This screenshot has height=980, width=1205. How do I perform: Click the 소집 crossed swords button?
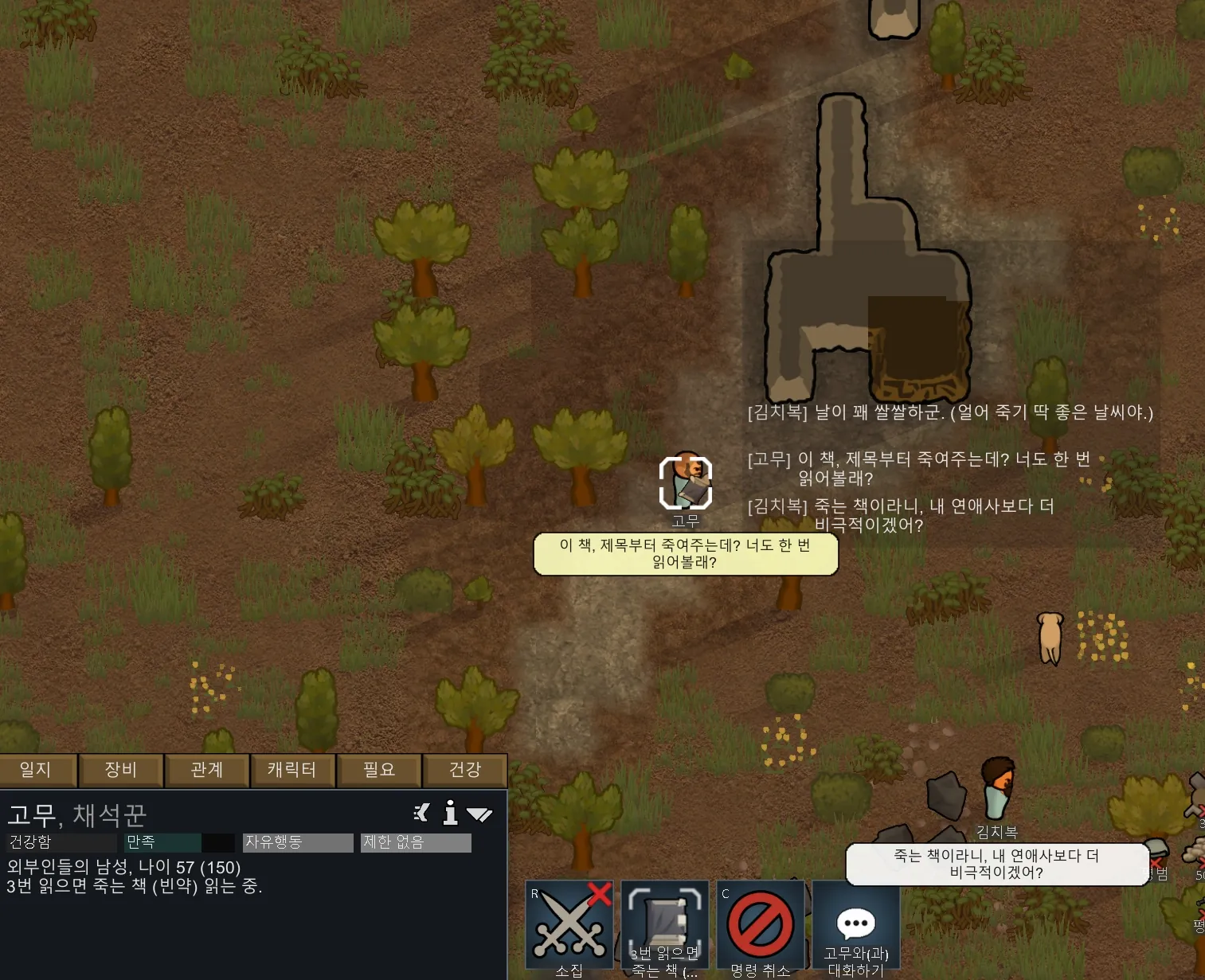(569, 927)
